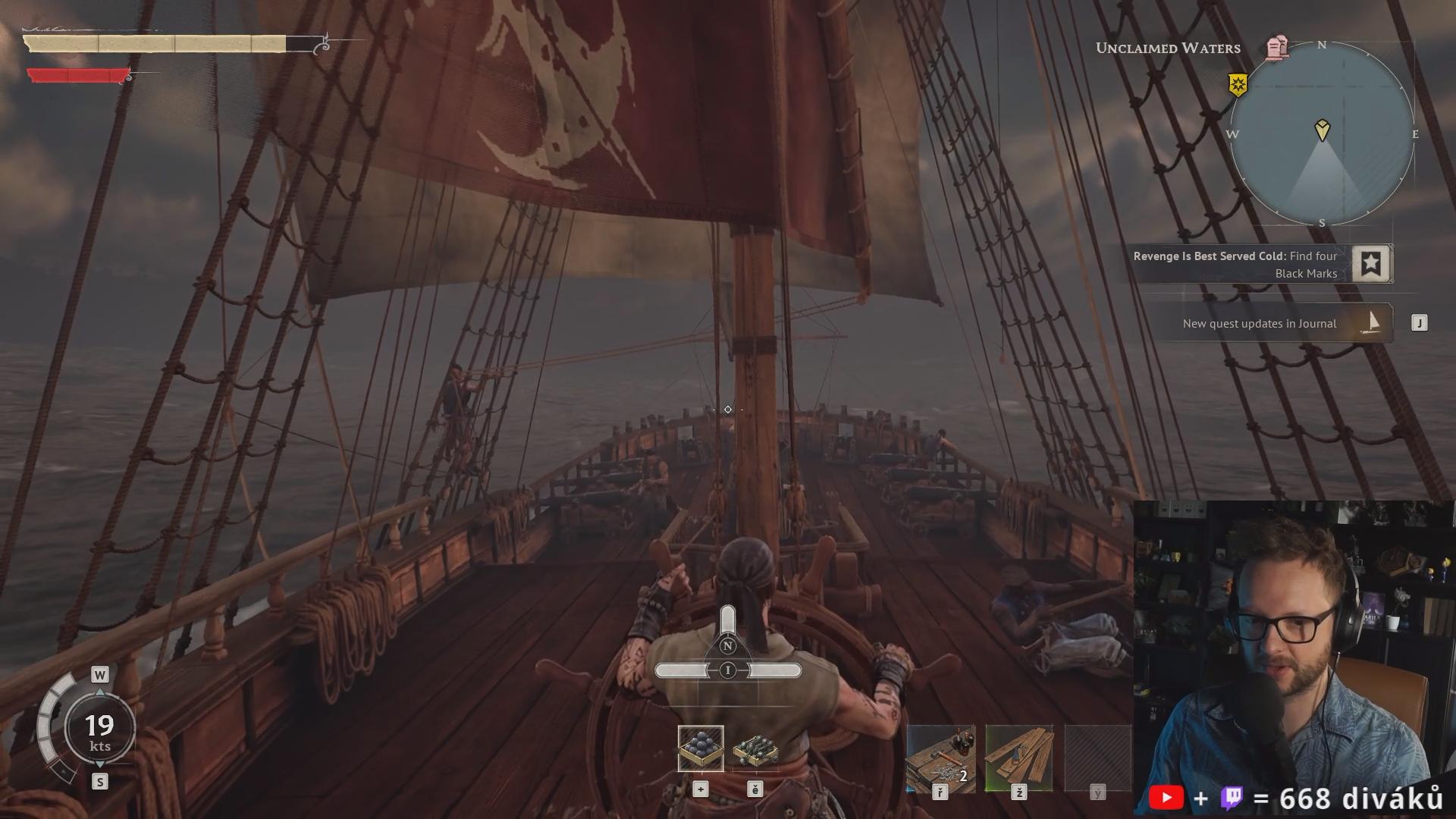The height and width of the screenshot is (819, 1456).
Task: Select the round shot cannonball ammo slot
Action: (701, 748)
